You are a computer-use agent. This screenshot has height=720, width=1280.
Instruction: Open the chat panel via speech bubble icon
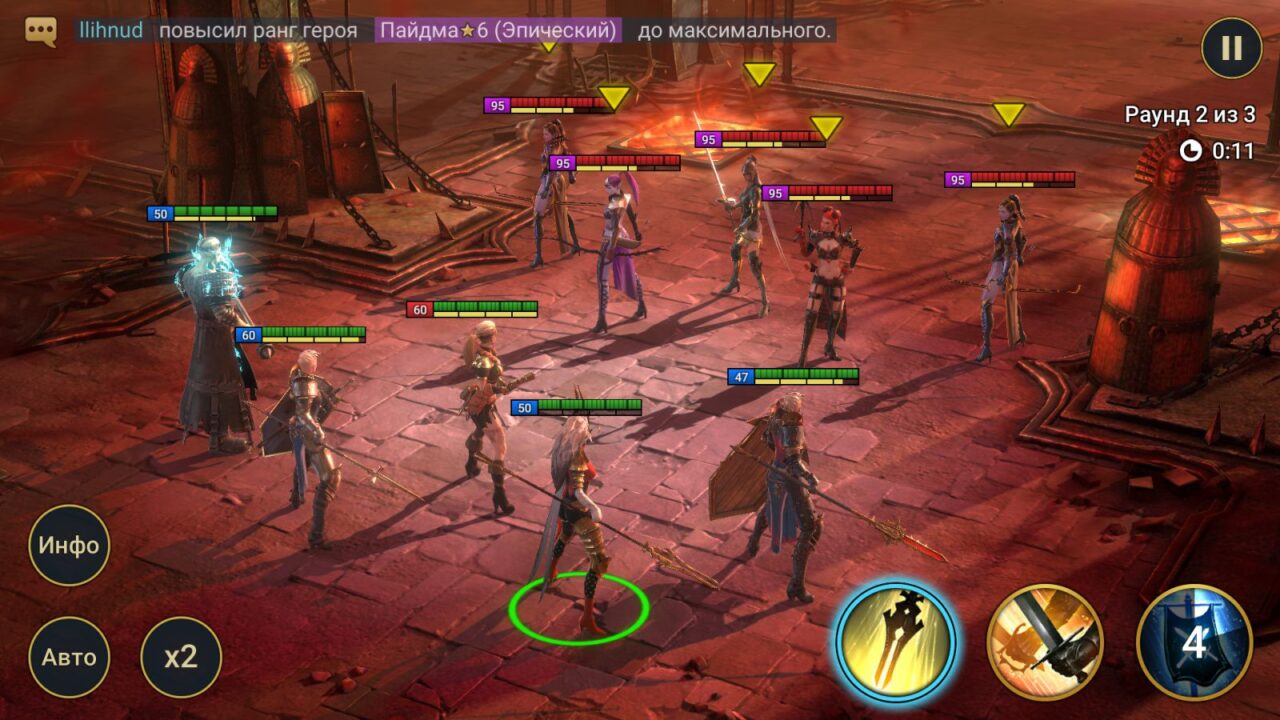tap(40, 30)
